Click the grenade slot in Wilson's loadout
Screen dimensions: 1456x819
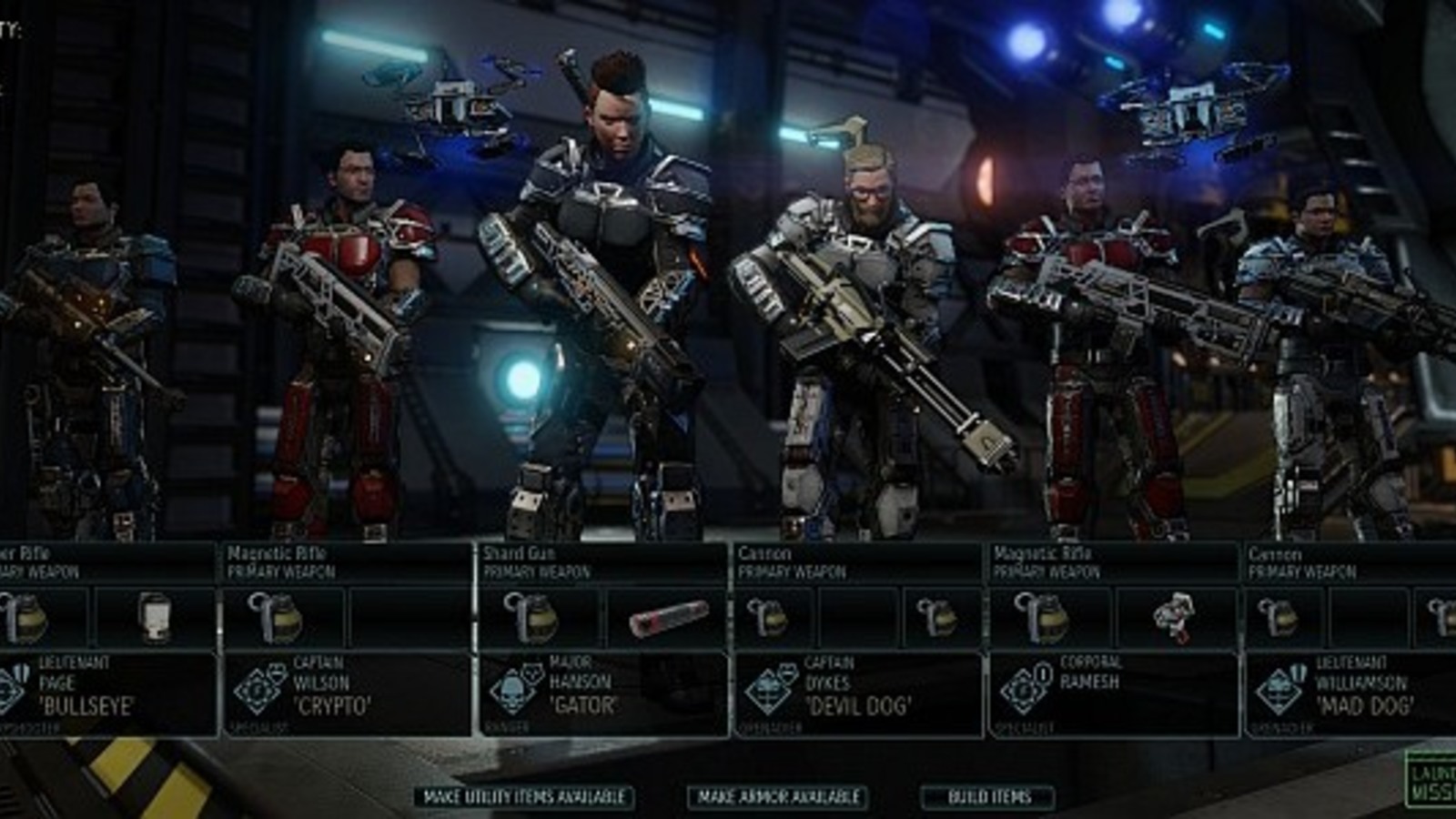pyautogui.click(x=283, y=618)
